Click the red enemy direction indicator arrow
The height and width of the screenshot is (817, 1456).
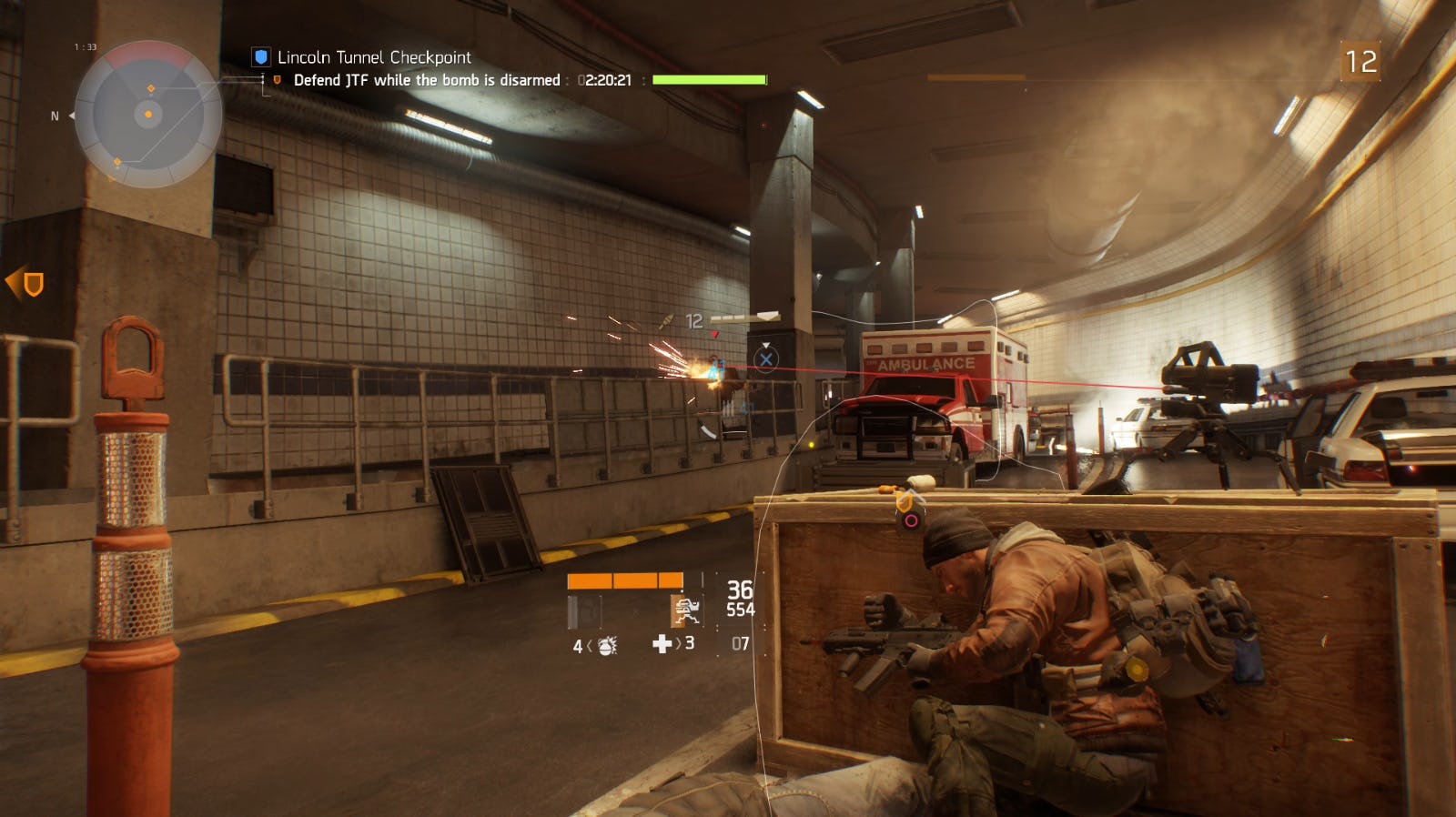(x=715, y=335)
